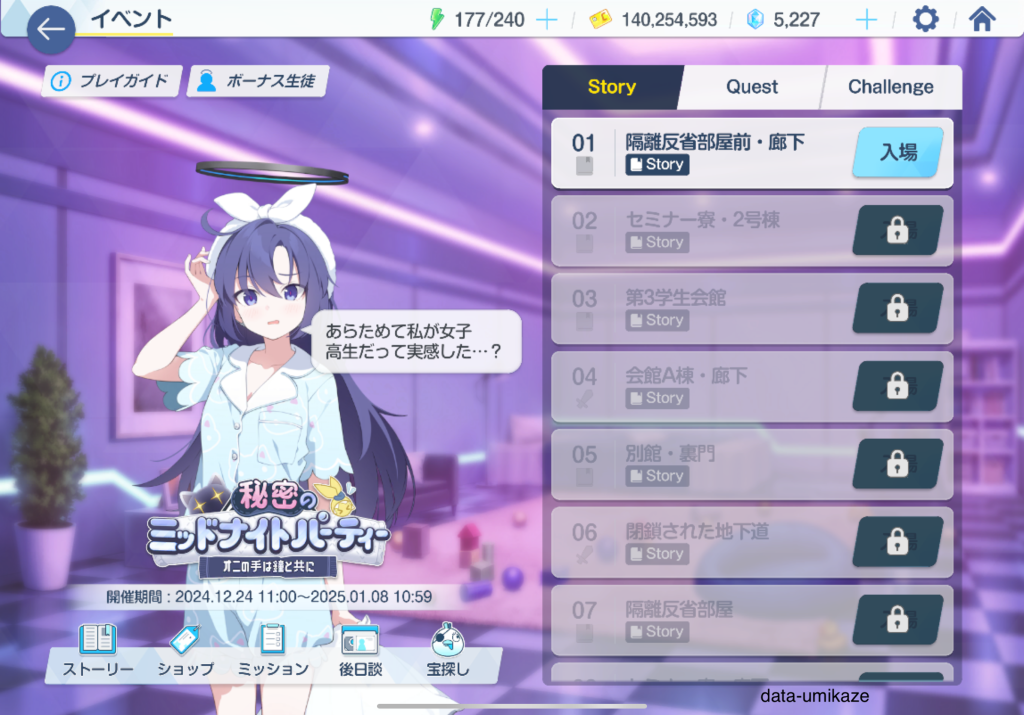Select locked stage 03 第3学生会館
This screenshot has height=715, width=1024.
tap(751, 309)
